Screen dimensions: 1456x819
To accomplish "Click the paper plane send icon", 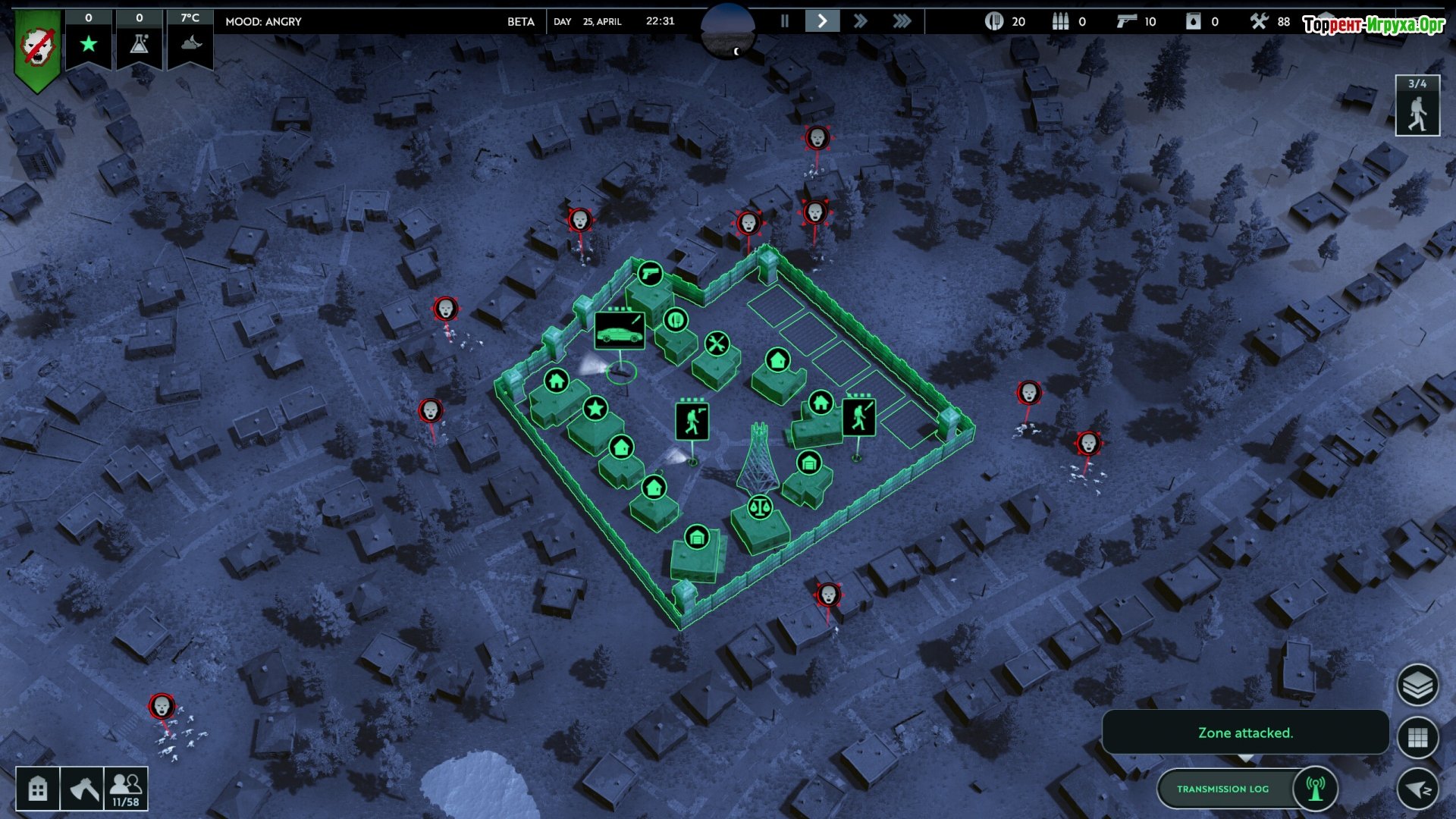I will click(x=1417, y=789).
